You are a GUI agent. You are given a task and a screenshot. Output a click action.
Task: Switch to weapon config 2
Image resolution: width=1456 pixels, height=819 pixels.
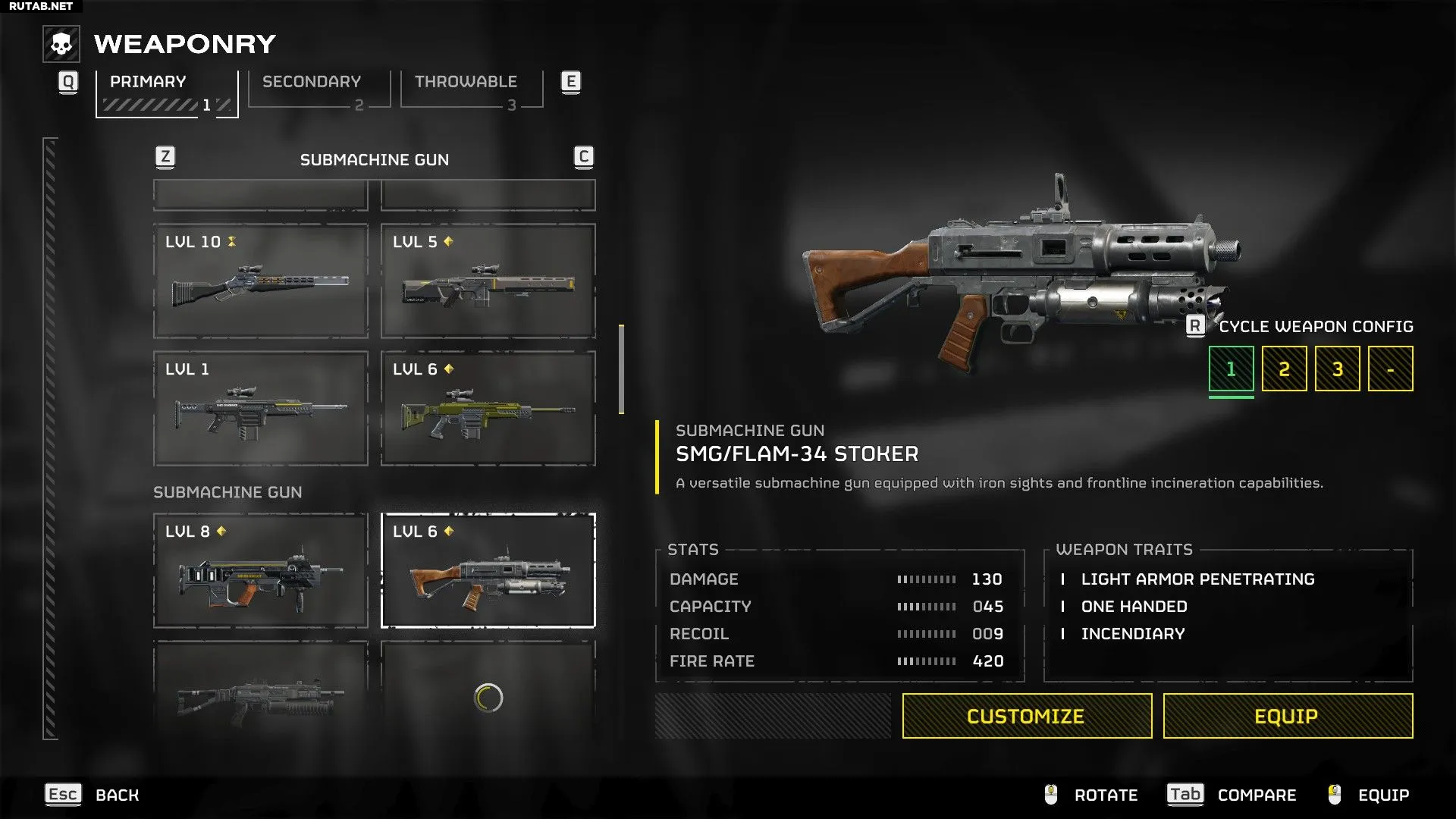click(x=1284, y=369)
